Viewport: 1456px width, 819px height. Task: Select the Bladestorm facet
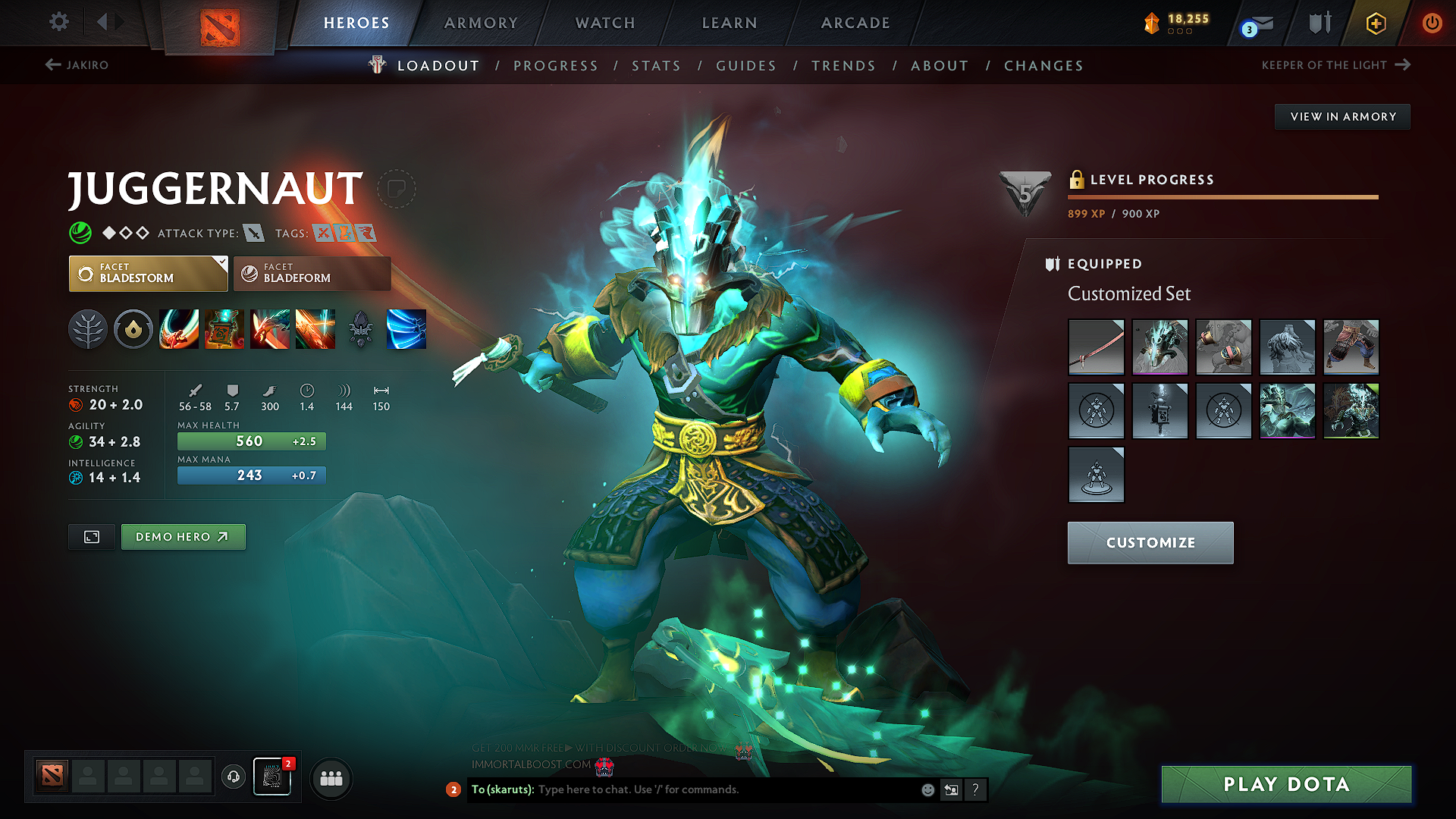coord(148,273)
